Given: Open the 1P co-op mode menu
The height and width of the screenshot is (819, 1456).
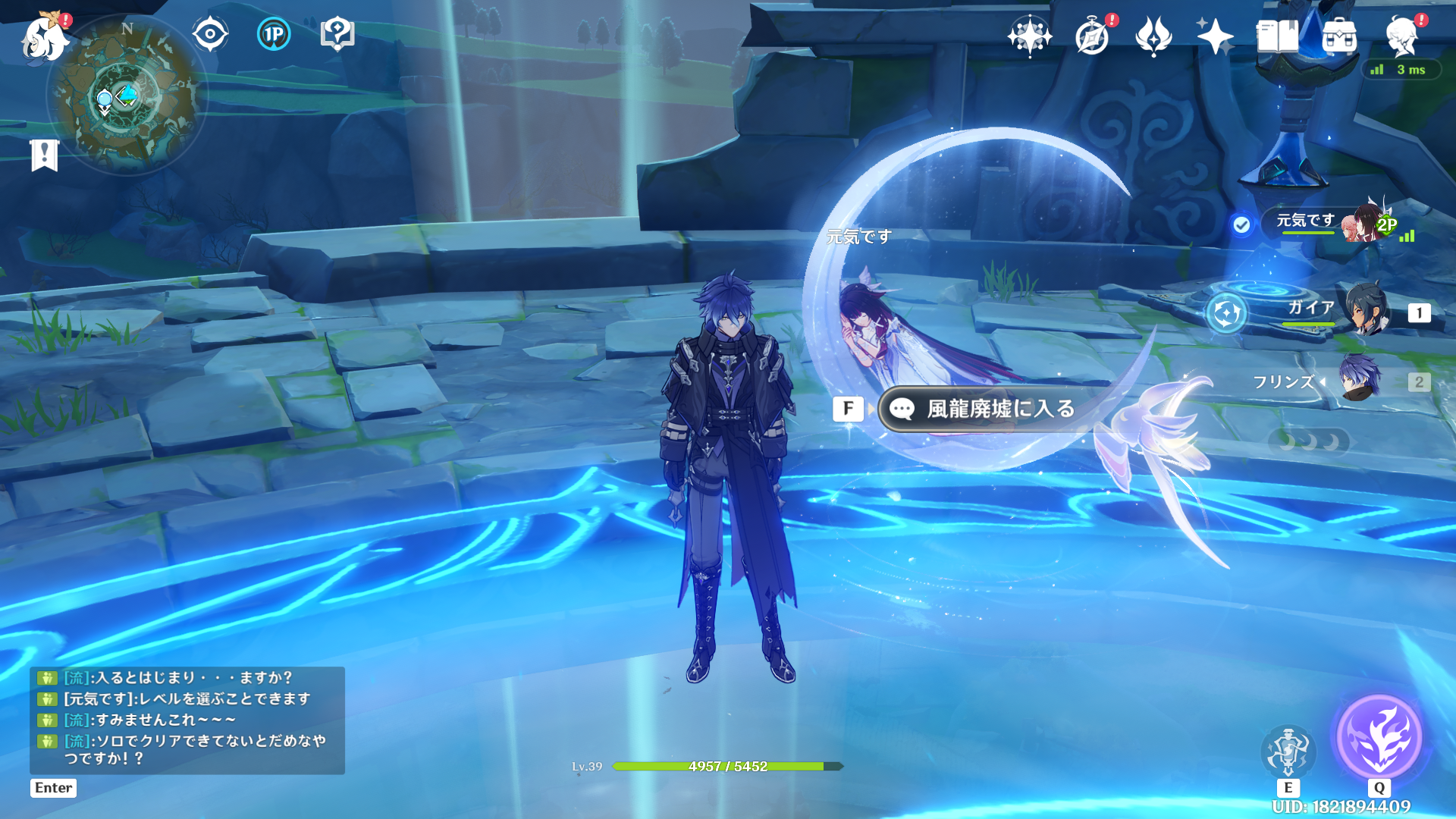Looking at the screenshot, I should coord(274,34).
